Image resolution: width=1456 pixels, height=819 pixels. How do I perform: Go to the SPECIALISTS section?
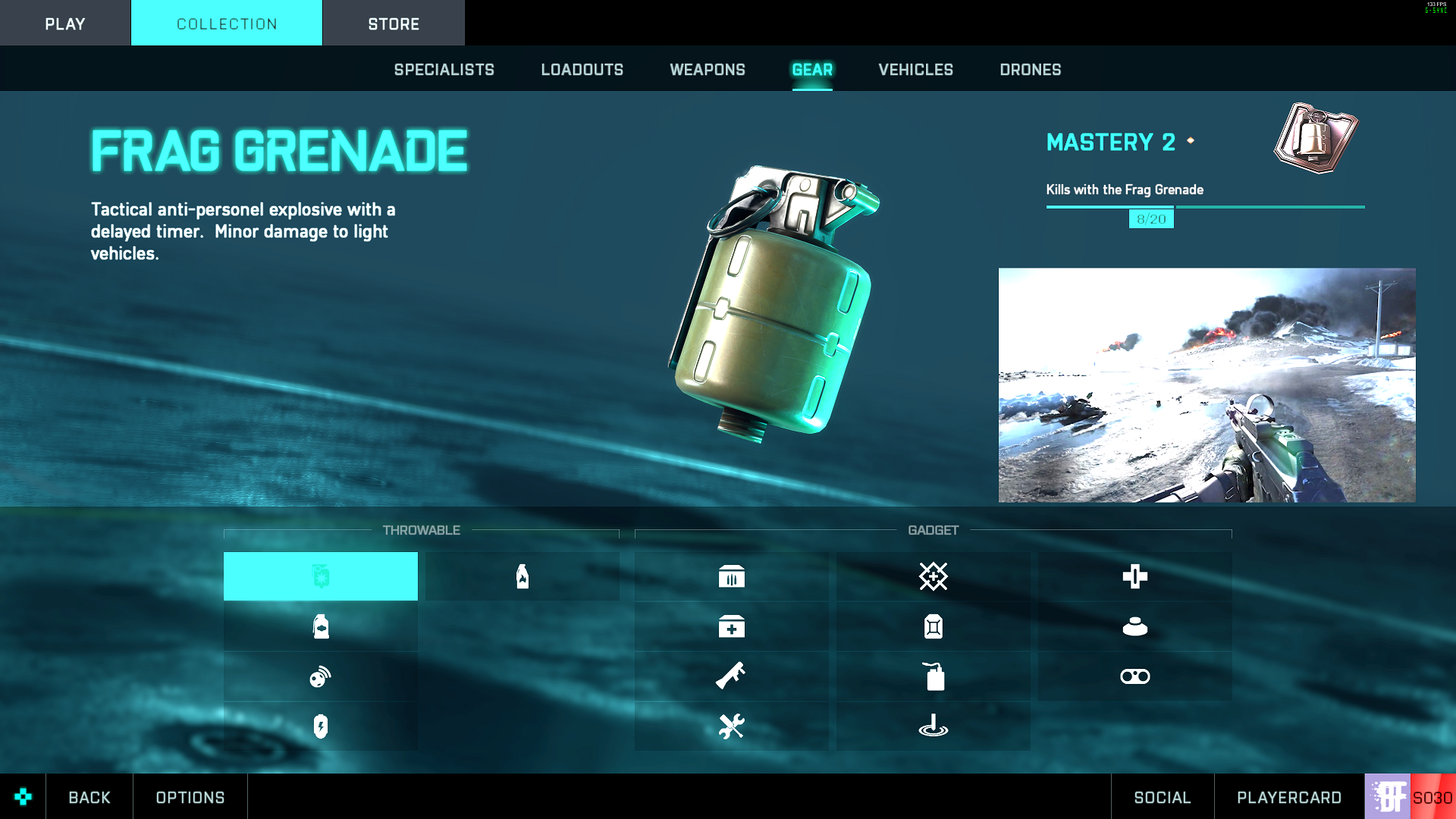coord(444,70)
